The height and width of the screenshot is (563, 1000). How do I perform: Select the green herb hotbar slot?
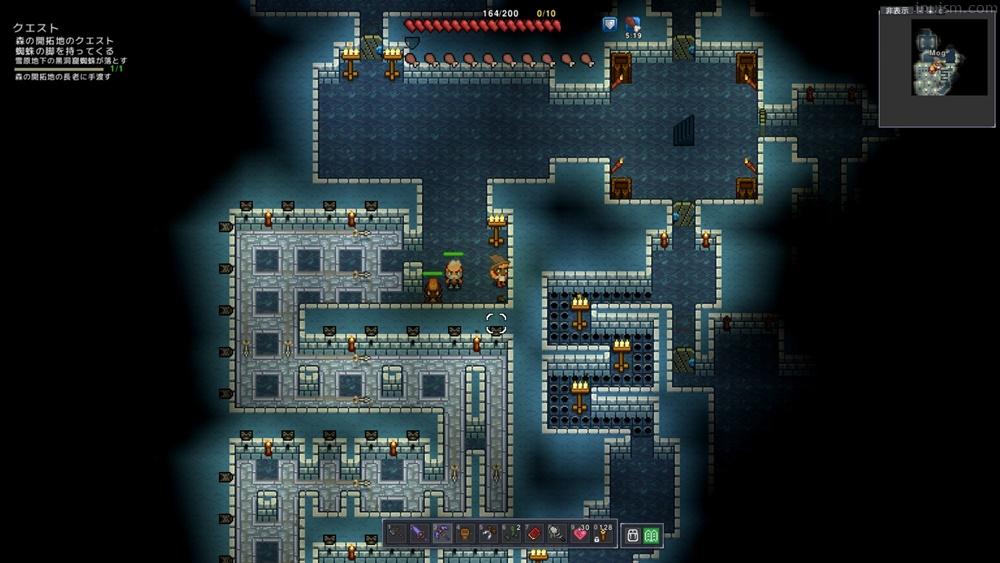(511, 534)
